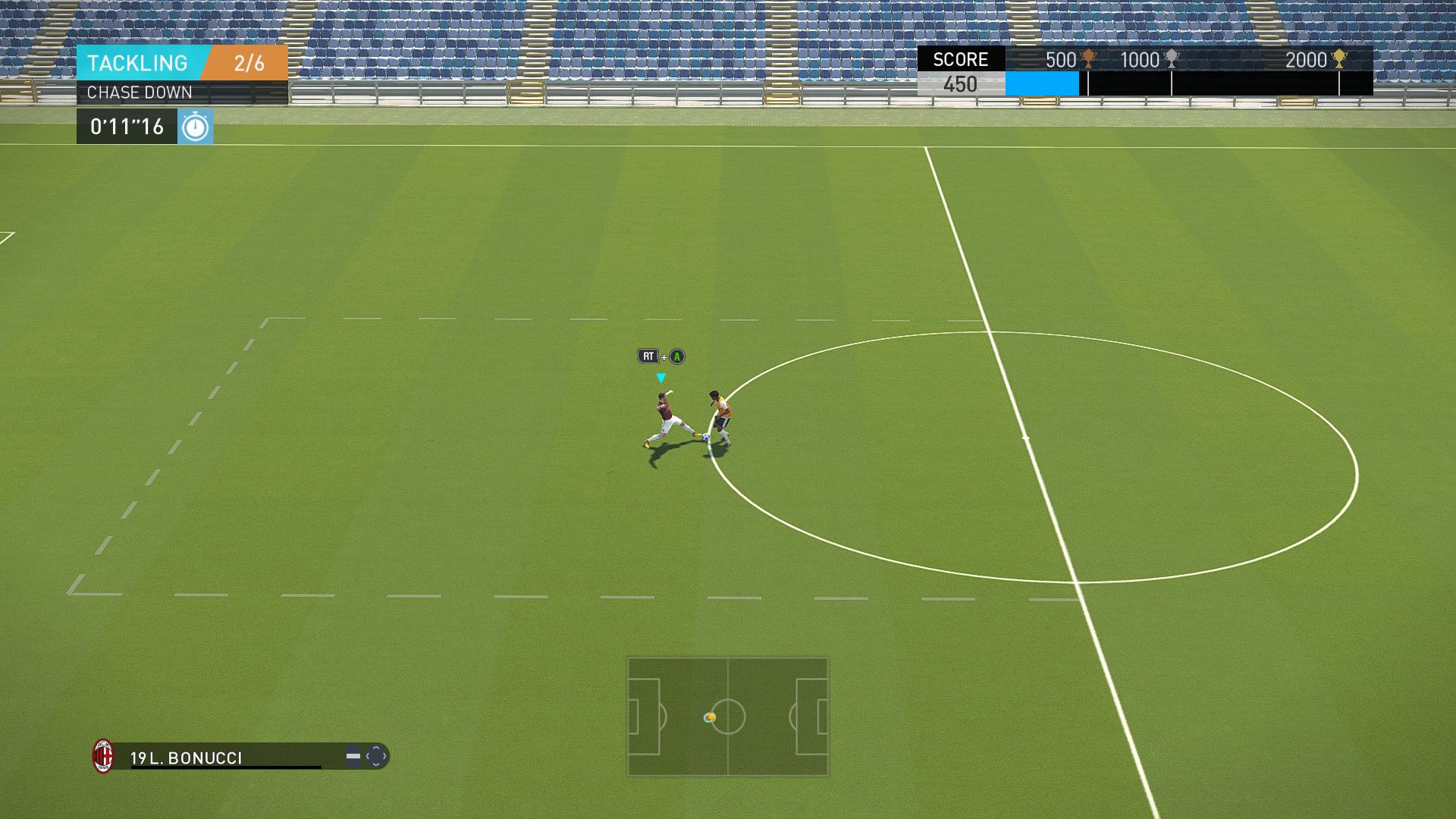Click the pitch radar minimap
This screenshot has width=1456, height=819.
click(x=727, y=717)
